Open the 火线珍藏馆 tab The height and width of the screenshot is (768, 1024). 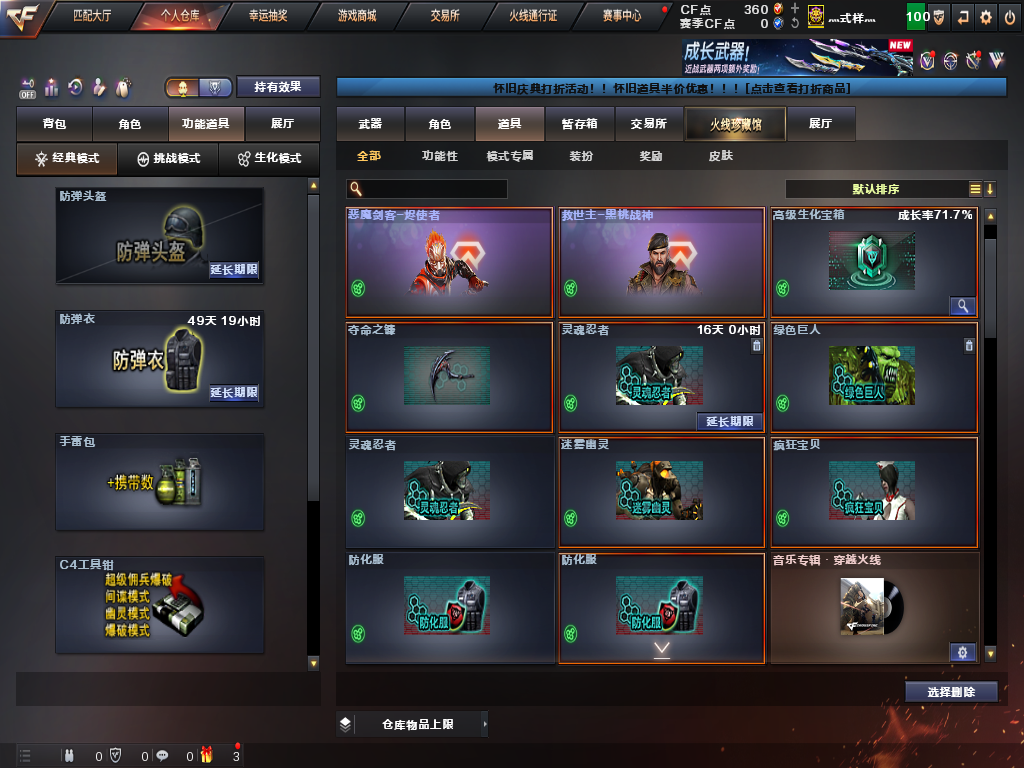coord(735,124)
